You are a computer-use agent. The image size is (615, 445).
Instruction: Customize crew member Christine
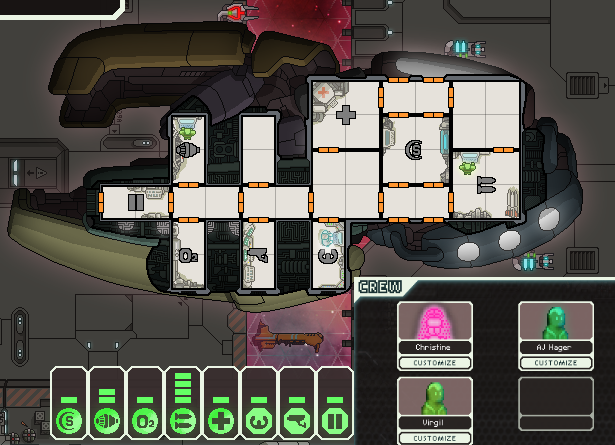pos(435,362)
